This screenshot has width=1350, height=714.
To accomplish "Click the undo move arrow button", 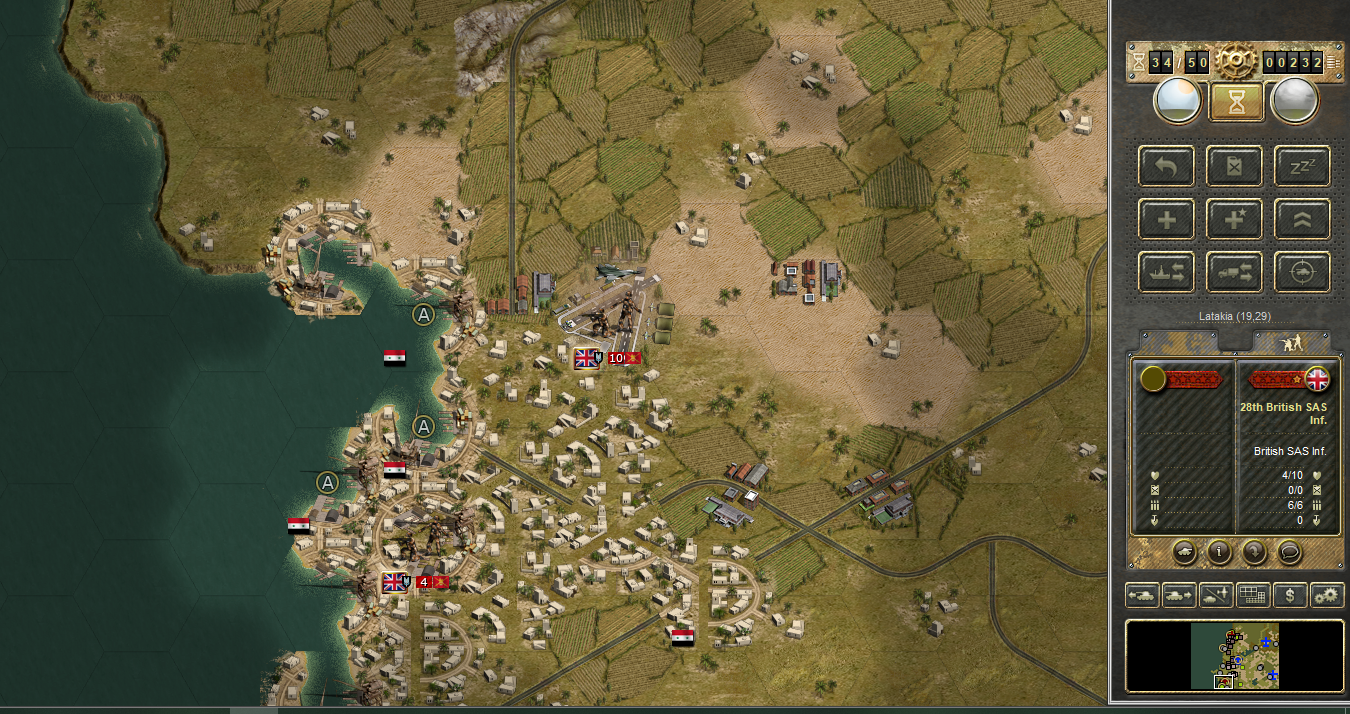I will point(1166,166).
